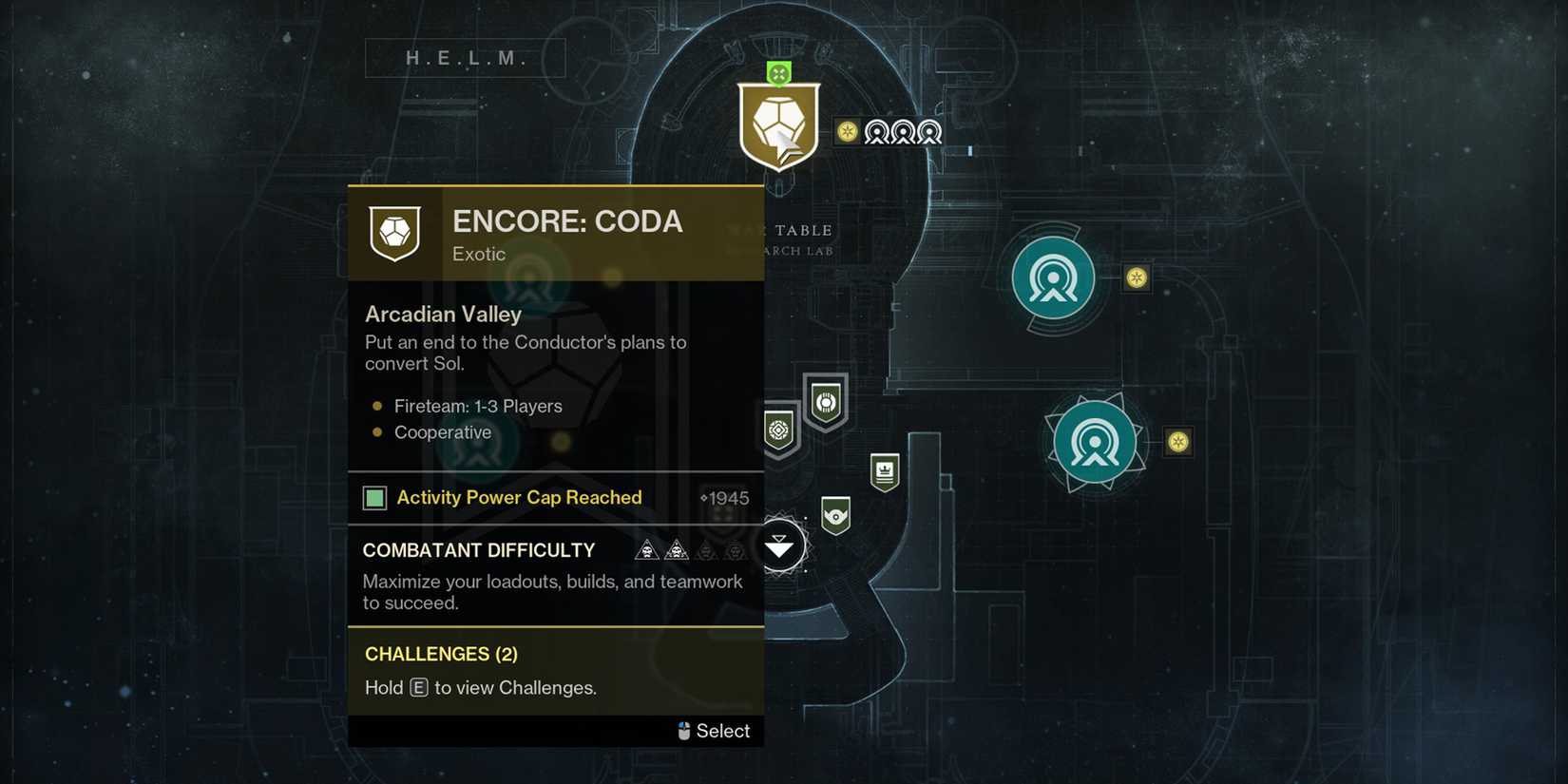Expand the circular down-arrow map control
Image resolution: width=1568 pixels, height=784 pixels.
click(x=780, y=544)
